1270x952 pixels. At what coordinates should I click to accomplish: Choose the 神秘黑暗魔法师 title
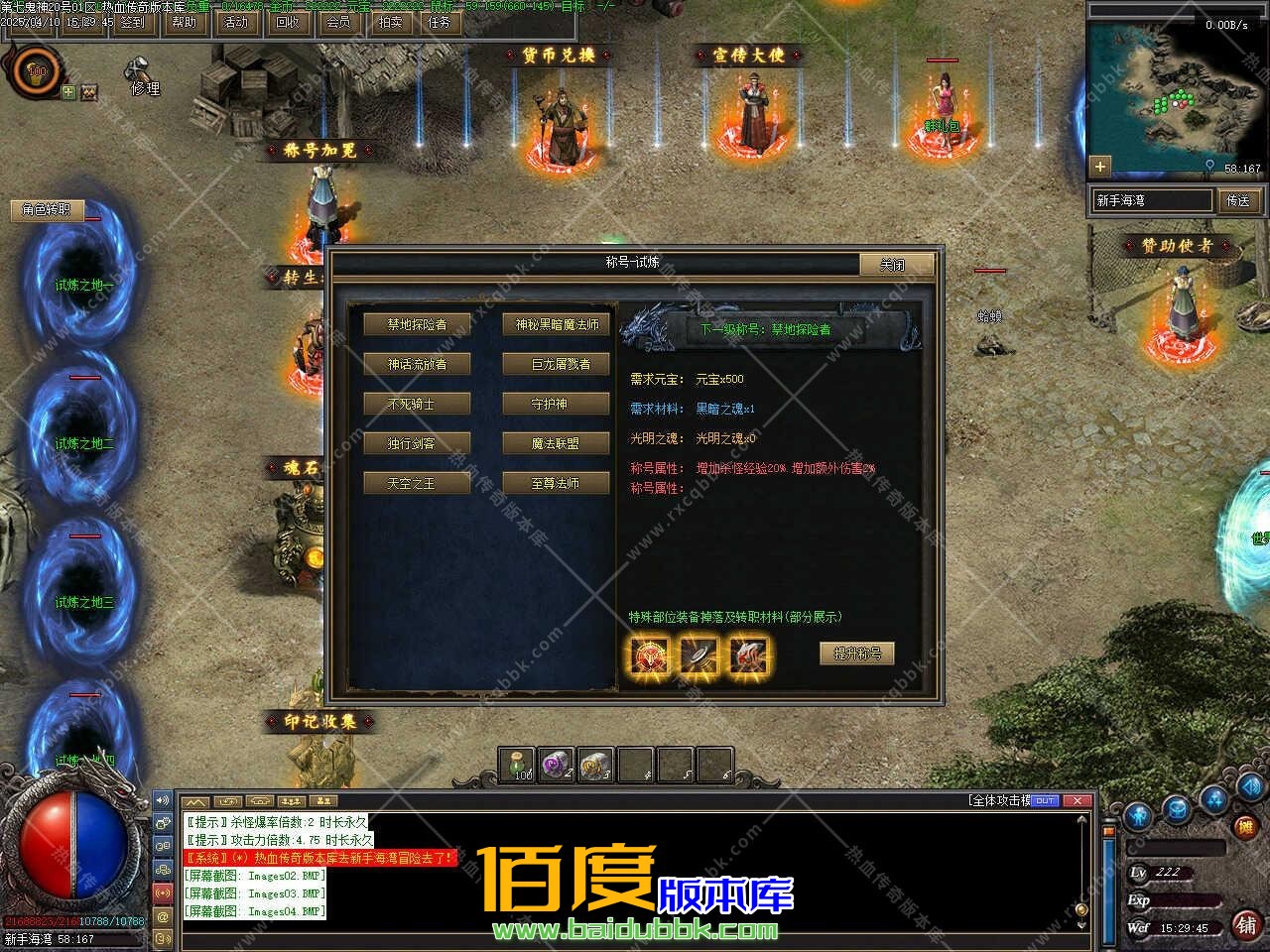556,324
